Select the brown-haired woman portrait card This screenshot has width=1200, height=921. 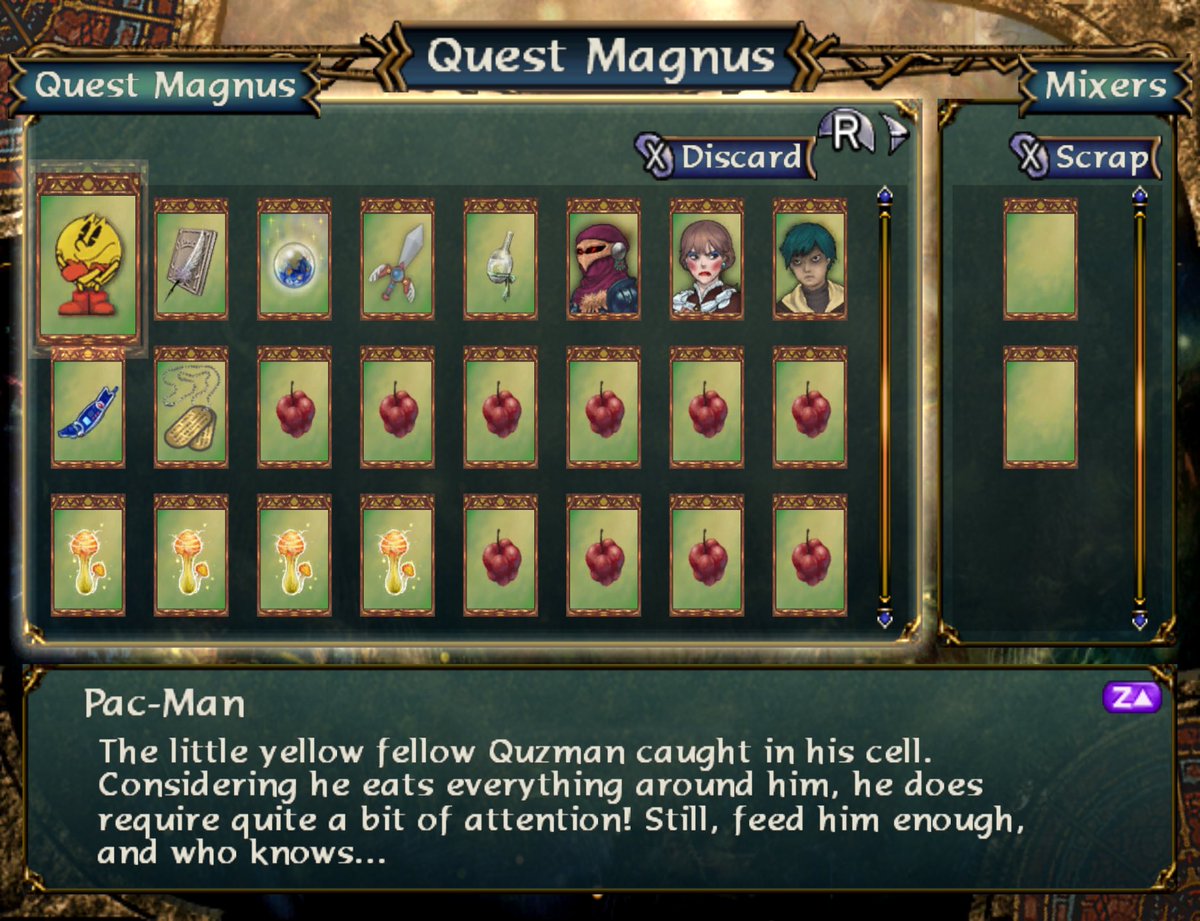[x=706, y=259]
